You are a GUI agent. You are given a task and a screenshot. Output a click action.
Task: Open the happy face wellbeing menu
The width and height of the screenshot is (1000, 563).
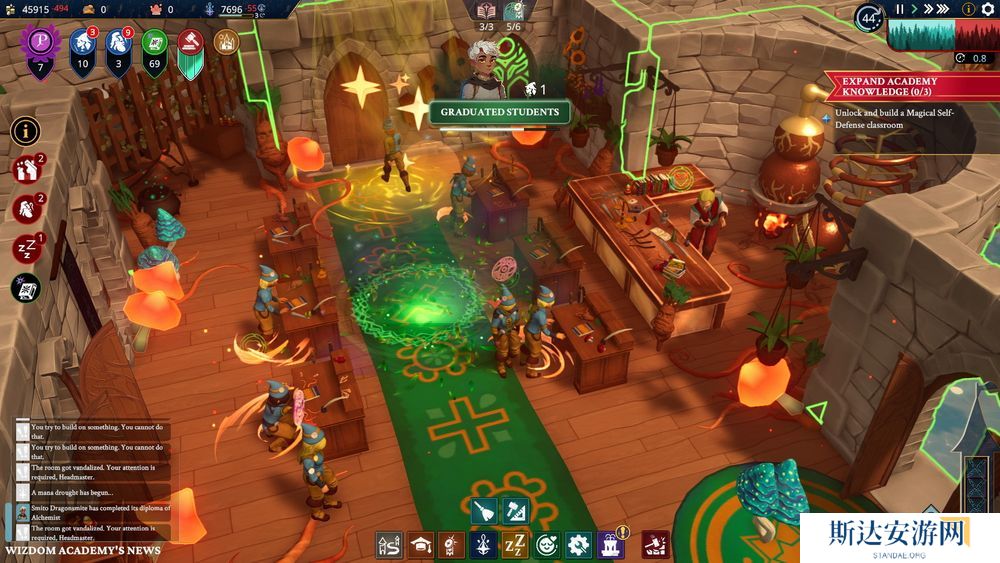547,545
